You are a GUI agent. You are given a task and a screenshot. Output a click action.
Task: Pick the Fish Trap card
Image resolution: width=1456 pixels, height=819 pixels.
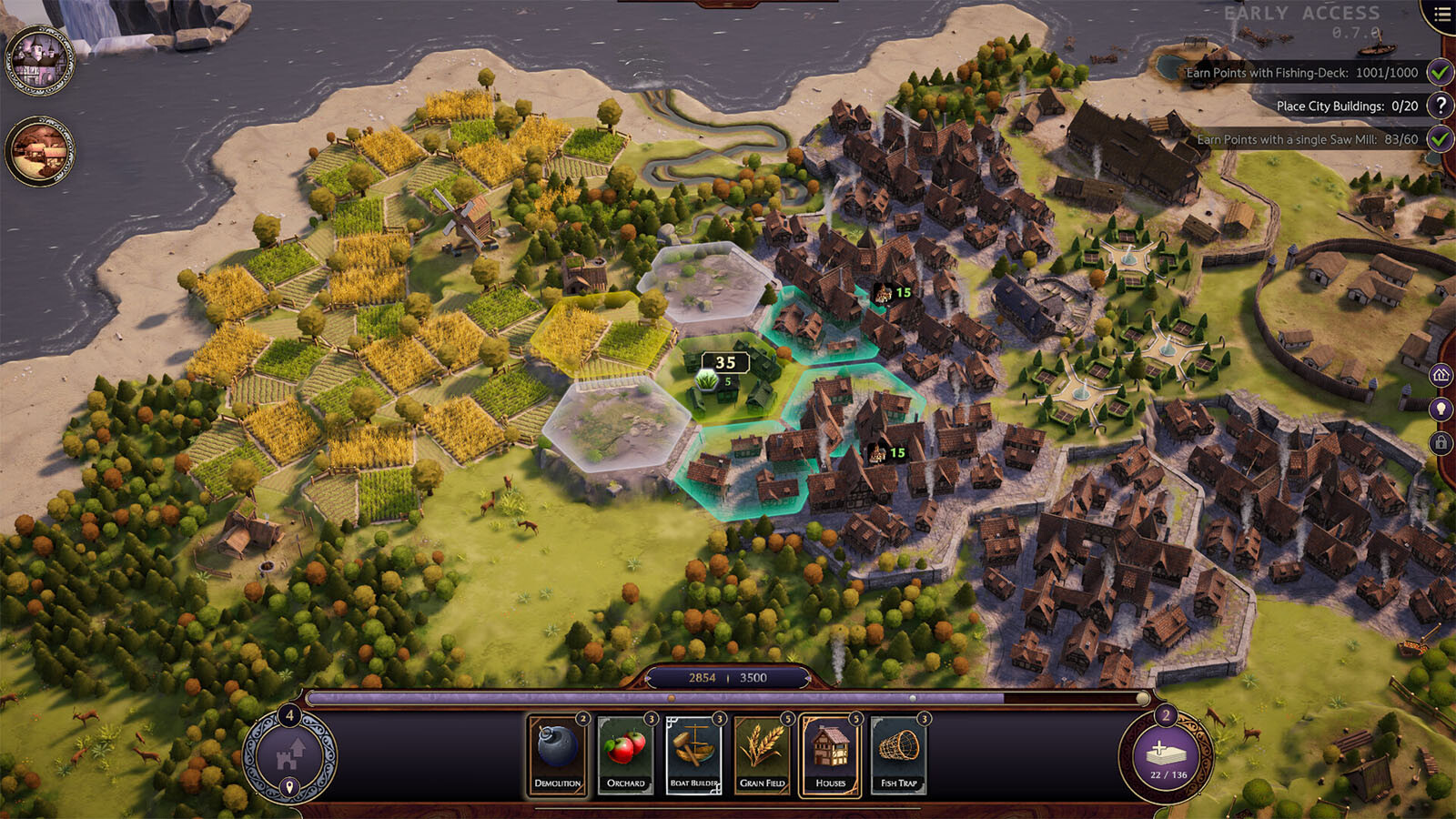tap(899, 754)
